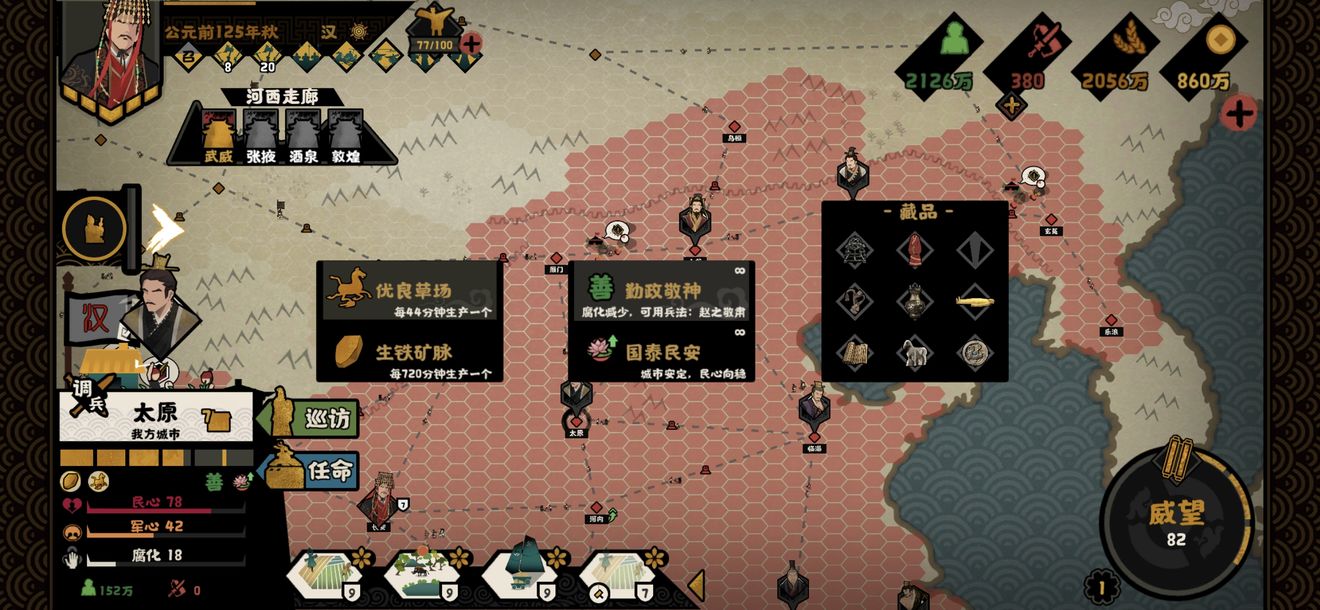The height and width of the screenshot is (610, 1320).
Task: Choose the red figurine collectible
Action: [914, 249]
